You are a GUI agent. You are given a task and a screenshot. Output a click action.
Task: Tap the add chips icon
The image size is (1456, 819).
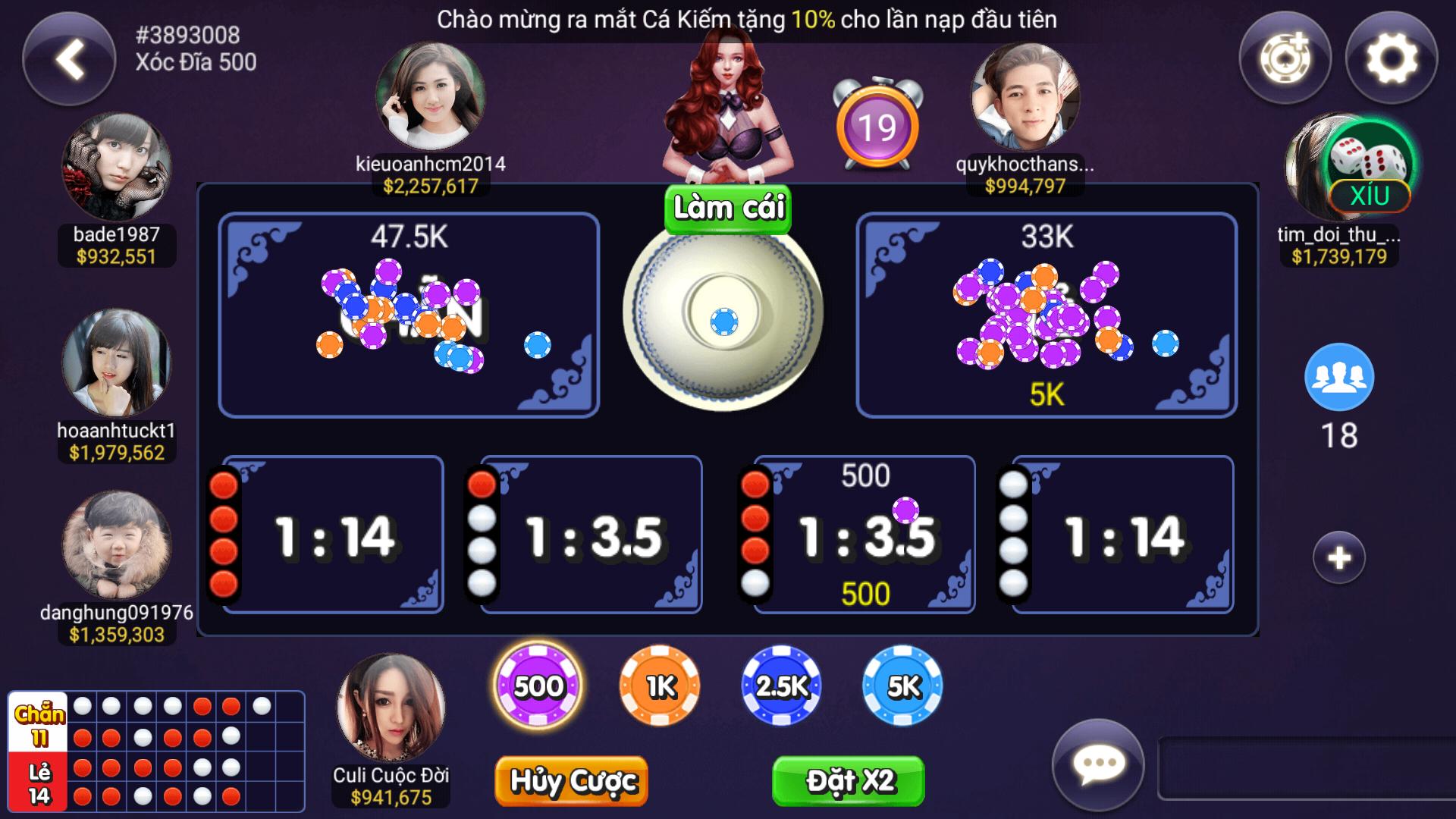coord(1285,58)
